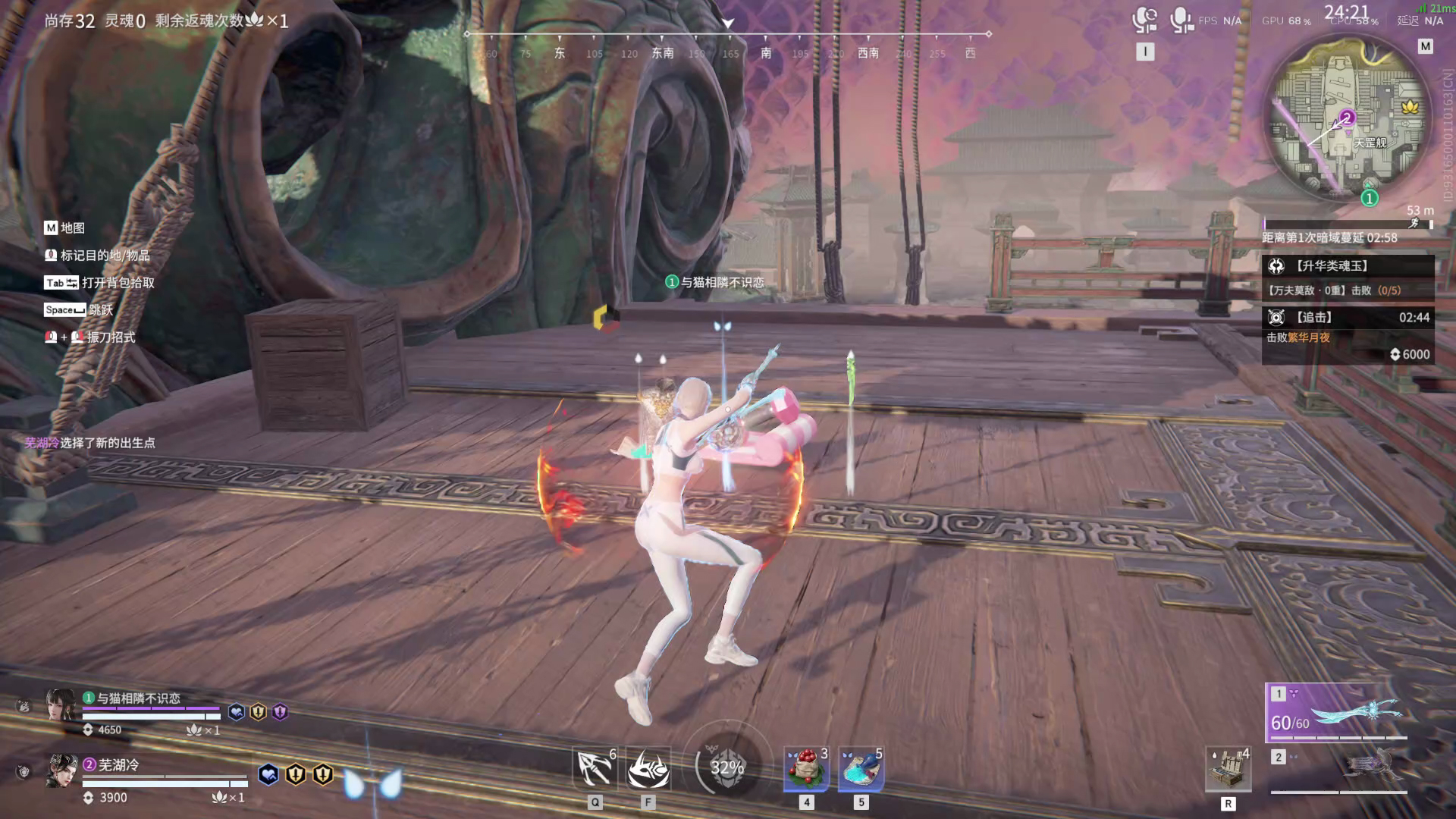
Task: Select teammate 与猫相隣不识恋 portrait
Action: click(x=61, y=704)
